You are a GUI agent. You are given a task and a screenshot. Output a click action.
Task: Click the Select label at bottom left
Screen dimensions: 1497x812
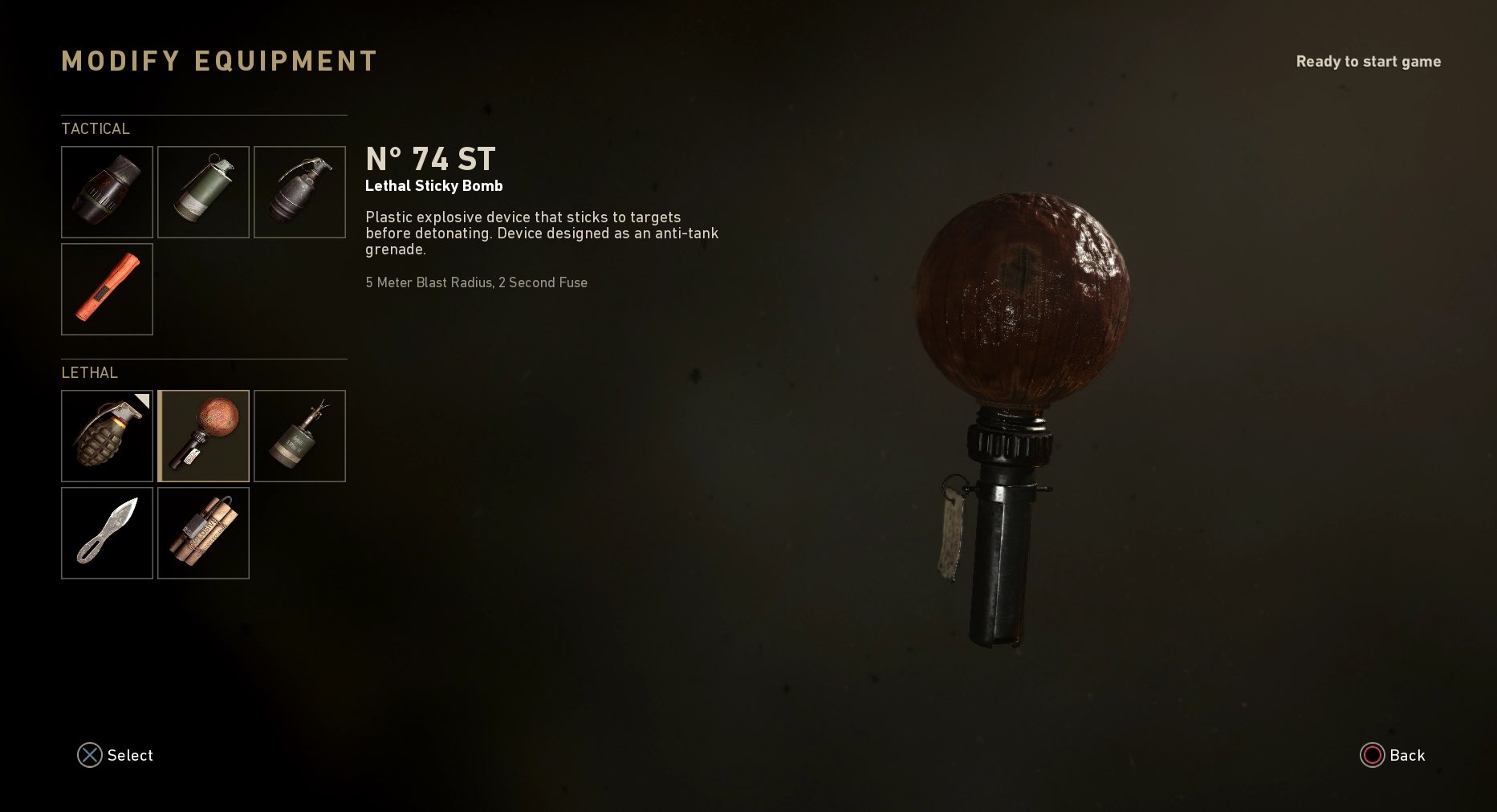tap(129, 755)
